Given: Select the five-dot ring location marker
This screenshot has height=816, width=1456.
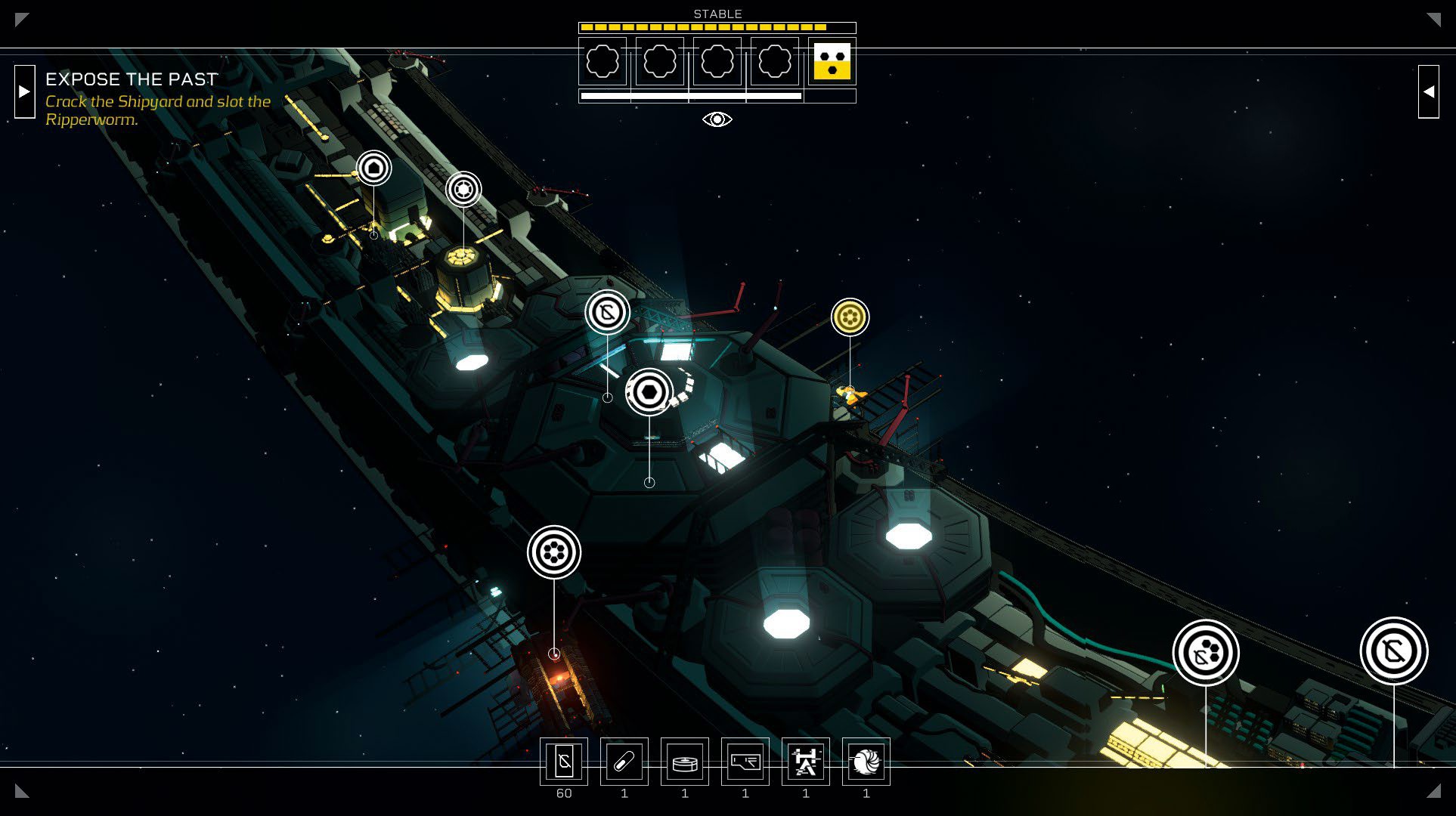Looking at the screenshot, I should [554, 552].
